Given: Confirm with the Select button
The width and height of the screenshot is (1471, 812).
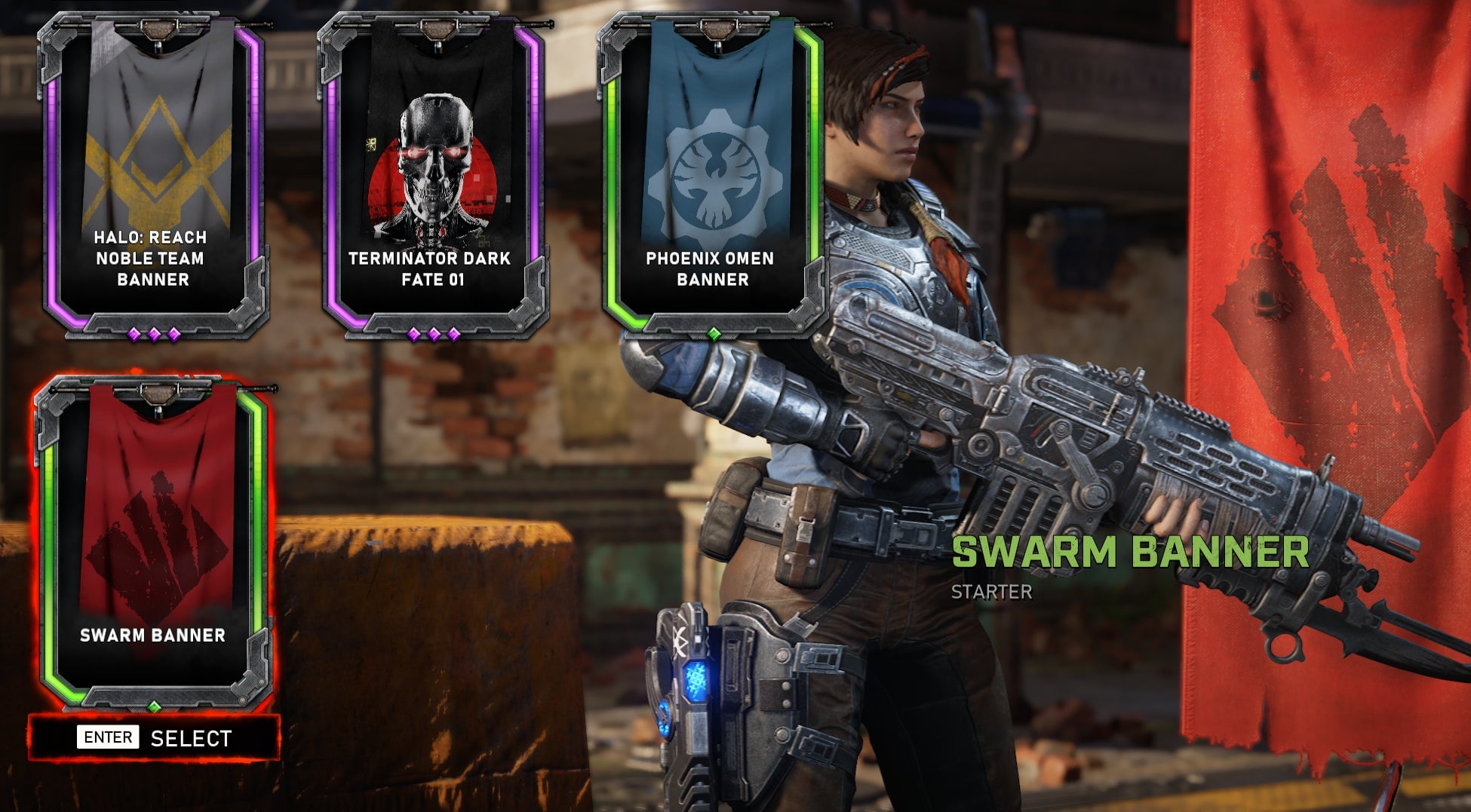Looking at the screenshot, I should tap(155, 737).
